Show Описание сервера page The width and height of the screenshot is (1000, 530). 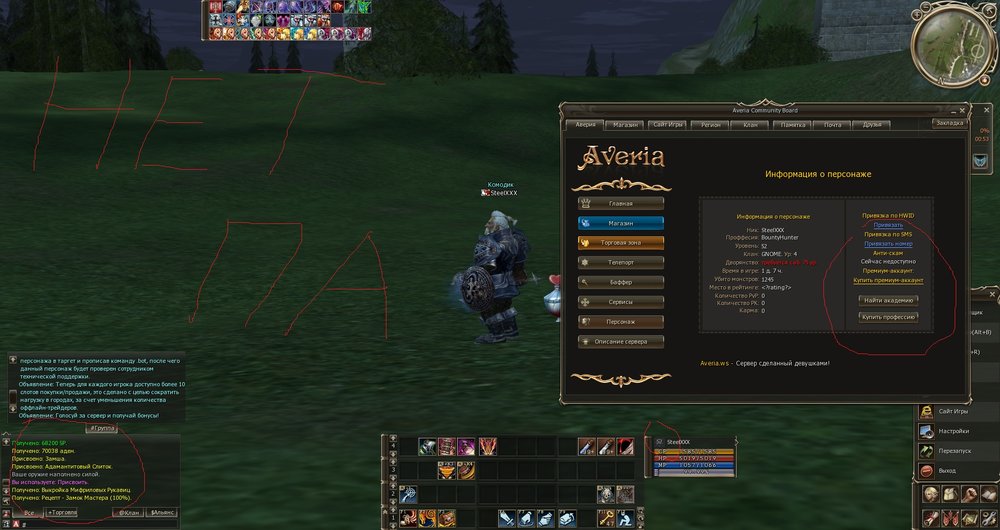(620, 341)
